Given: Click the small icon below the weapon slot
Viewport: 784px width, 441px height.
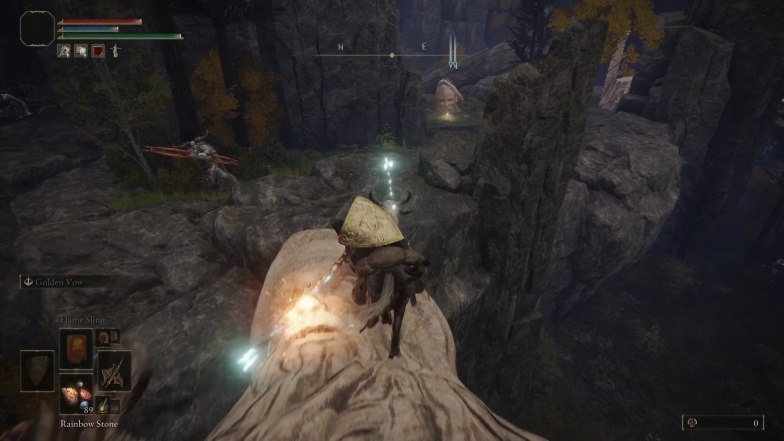Looking at the screenshot, I should [103, 403].
